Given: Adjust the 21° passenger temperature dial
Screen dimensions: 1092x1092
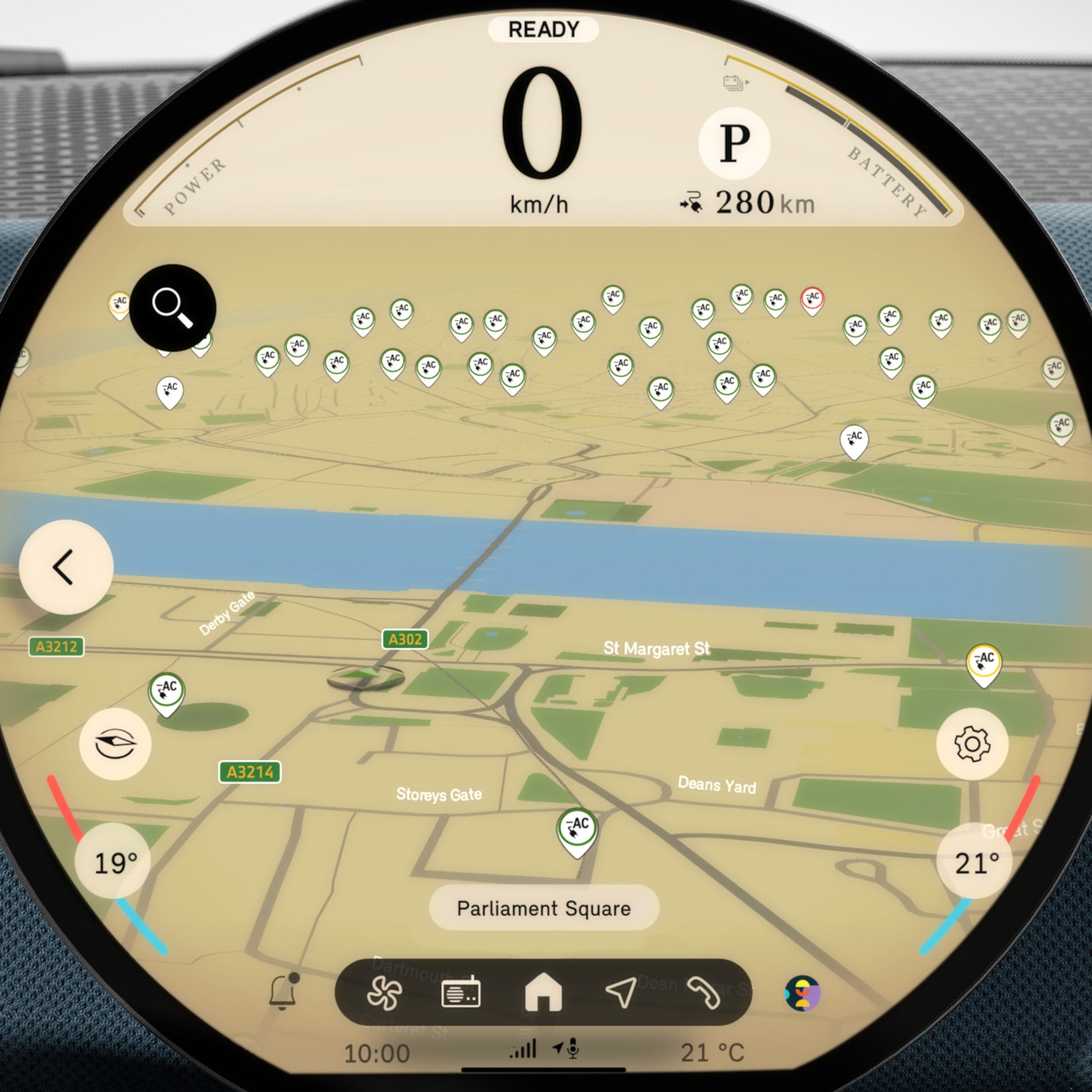Looking at the screenshot, I should 977,863.
